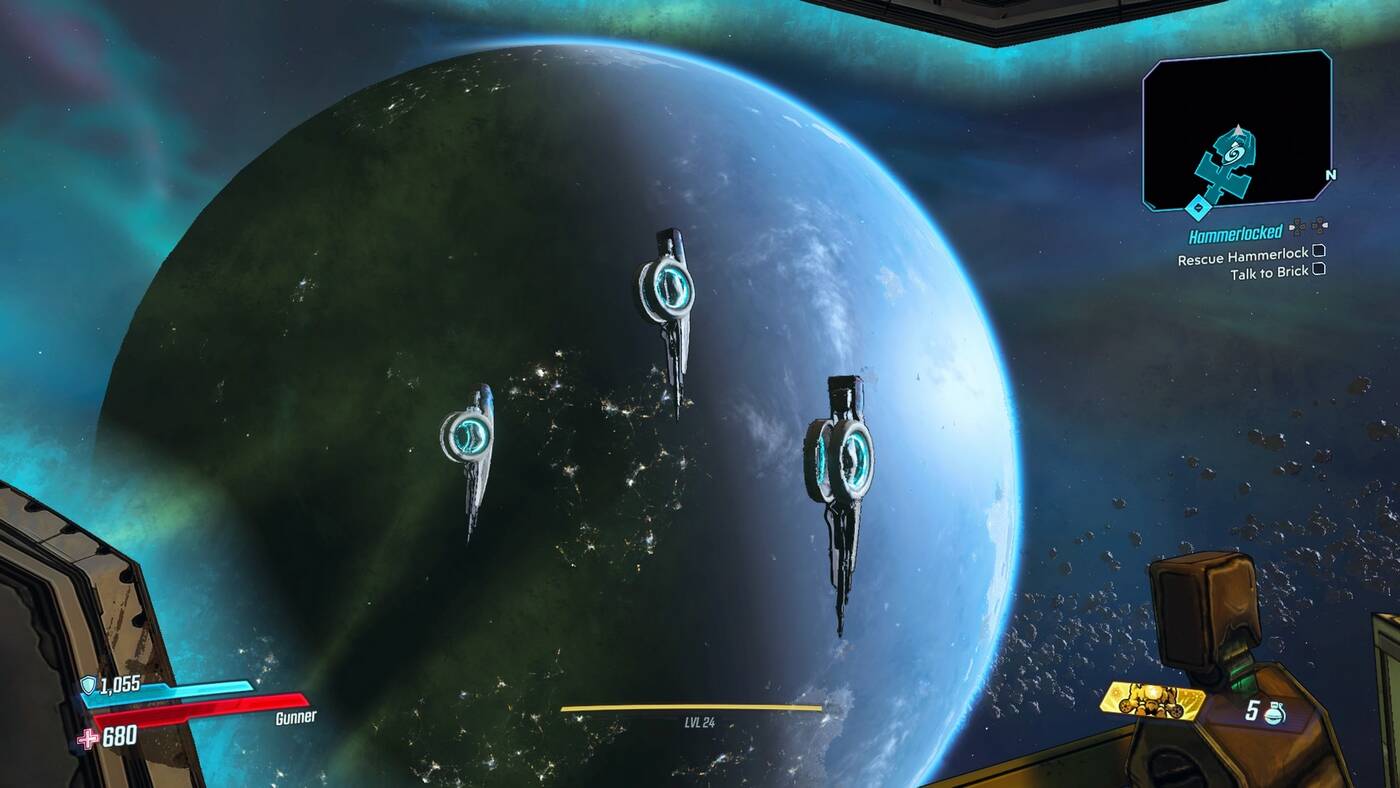1400x788 pixels.
Task: Activate the yellow Iron Bear action skill icon
Action: 1152,700
